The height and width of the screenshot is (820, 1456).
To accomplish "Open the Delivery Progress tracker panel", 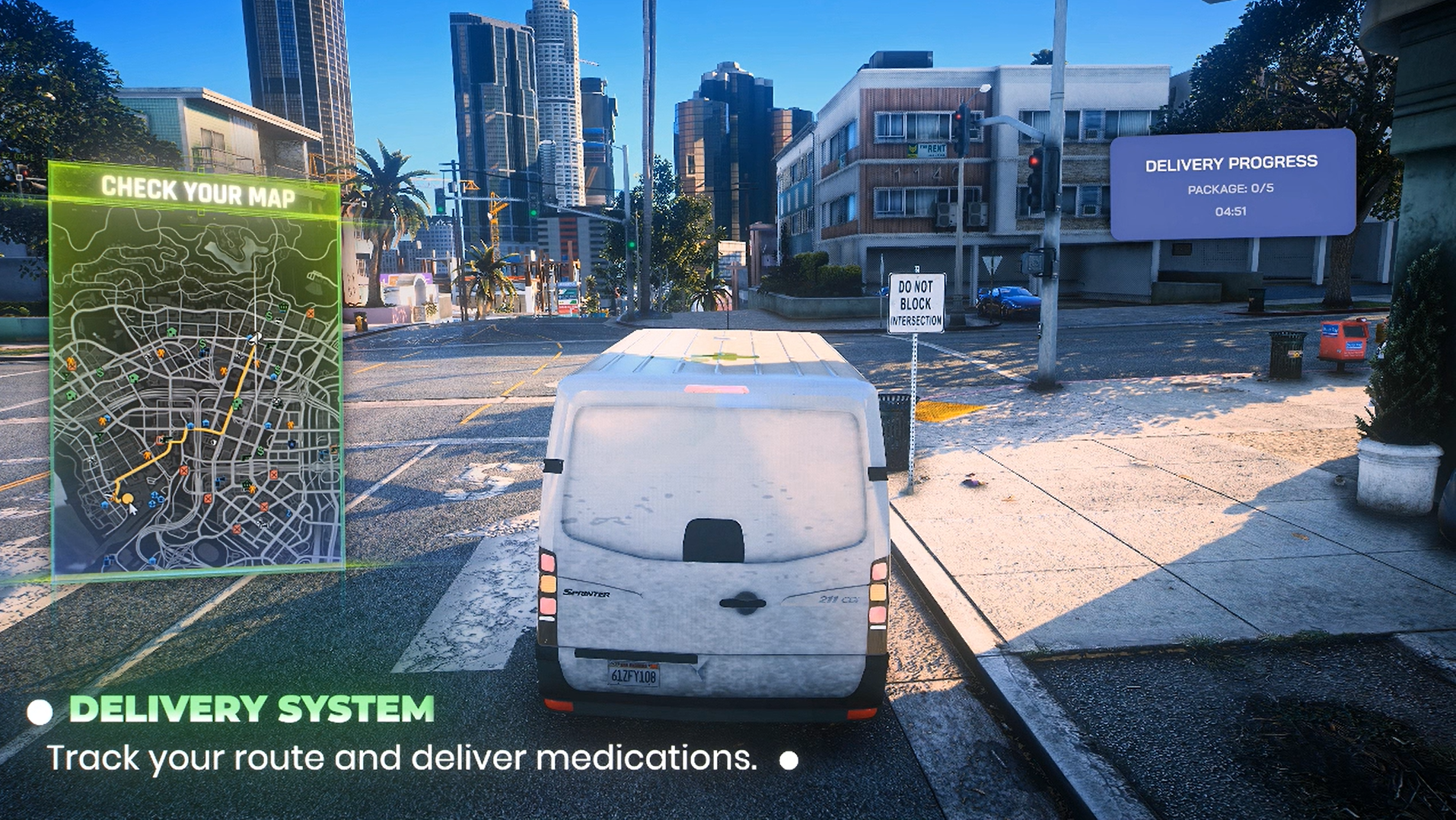I will point(1231,184).
